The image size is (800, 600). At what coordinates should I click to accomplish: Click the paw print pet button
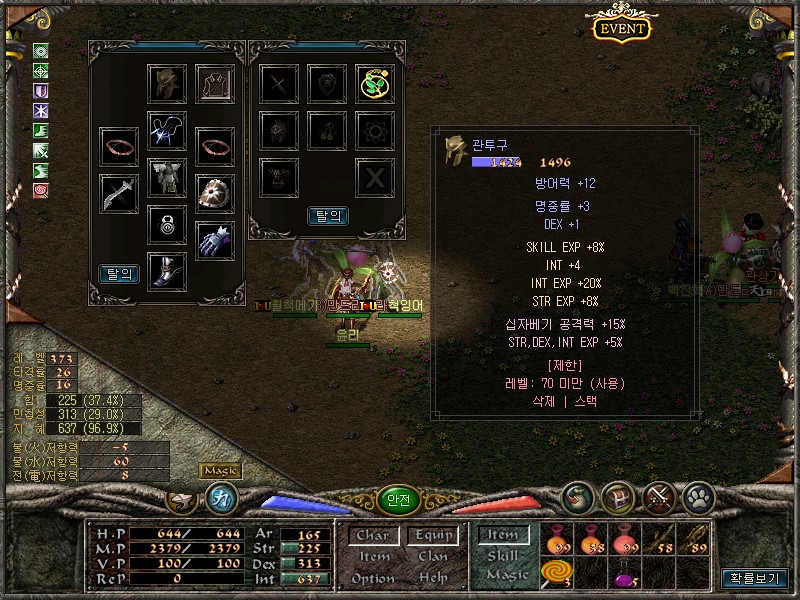click(697, 496)
